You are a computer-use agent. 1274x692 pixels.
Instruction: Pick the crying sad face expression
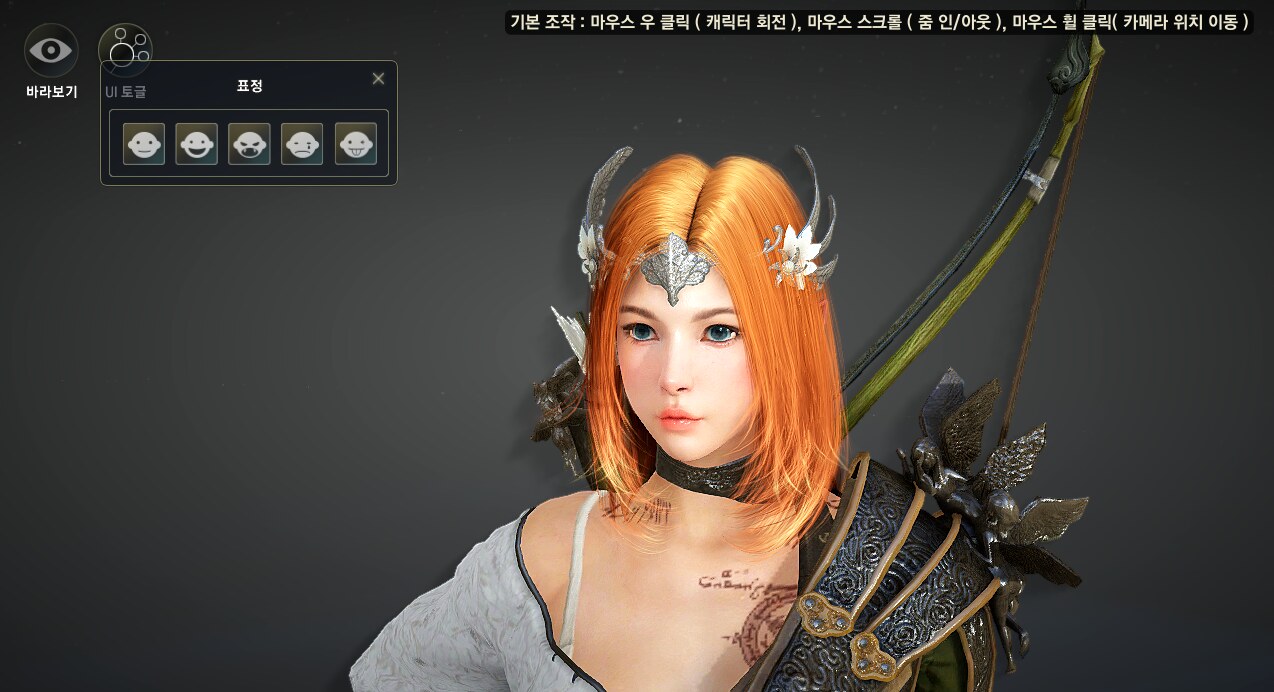click(302, 144)
